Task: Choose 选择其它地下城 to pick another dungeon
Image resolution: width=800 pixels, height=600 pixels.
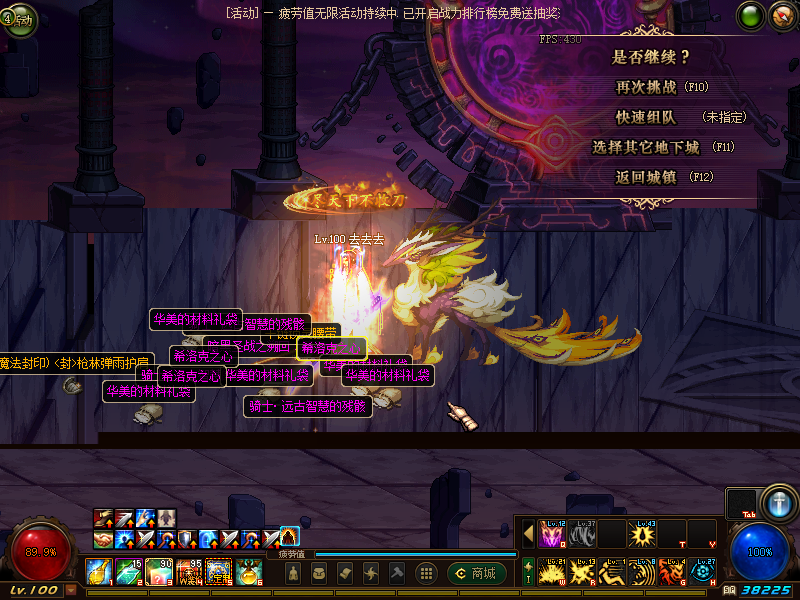Action: [x=645, y=147]
